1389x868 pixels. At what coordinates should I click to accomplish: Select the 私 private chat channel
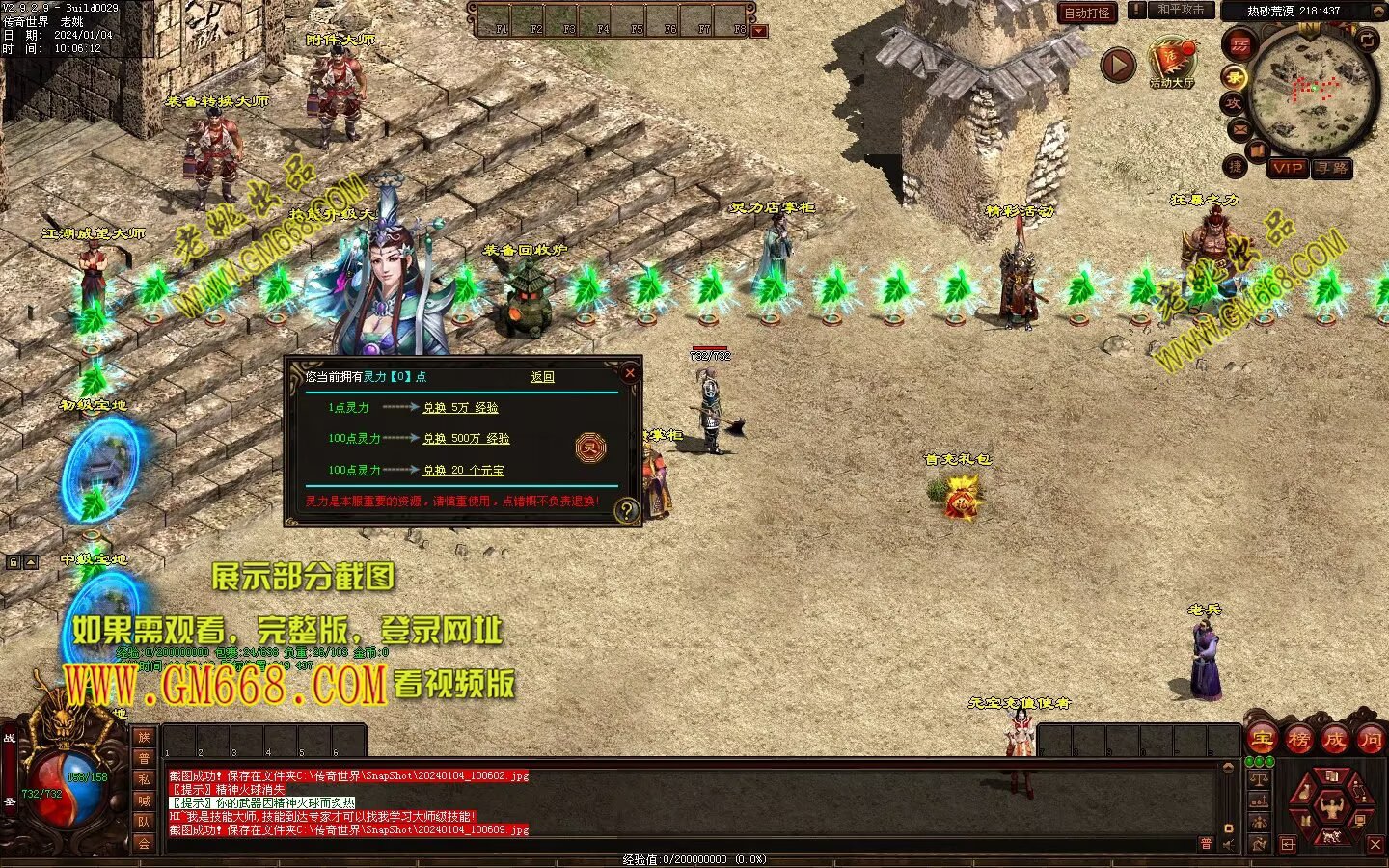click(x=144, y=779)
